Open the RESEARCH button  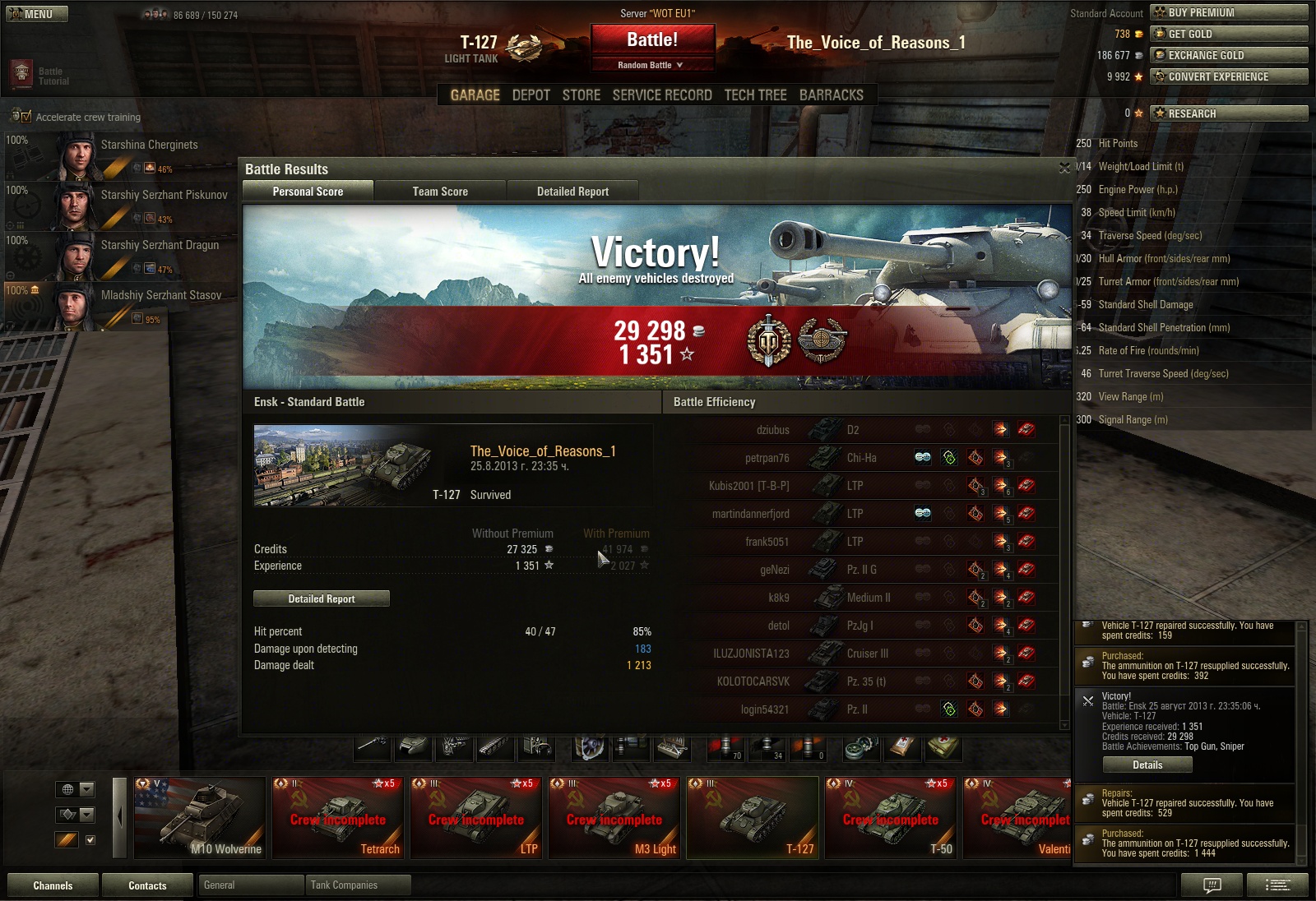[x=1228, y=113]
